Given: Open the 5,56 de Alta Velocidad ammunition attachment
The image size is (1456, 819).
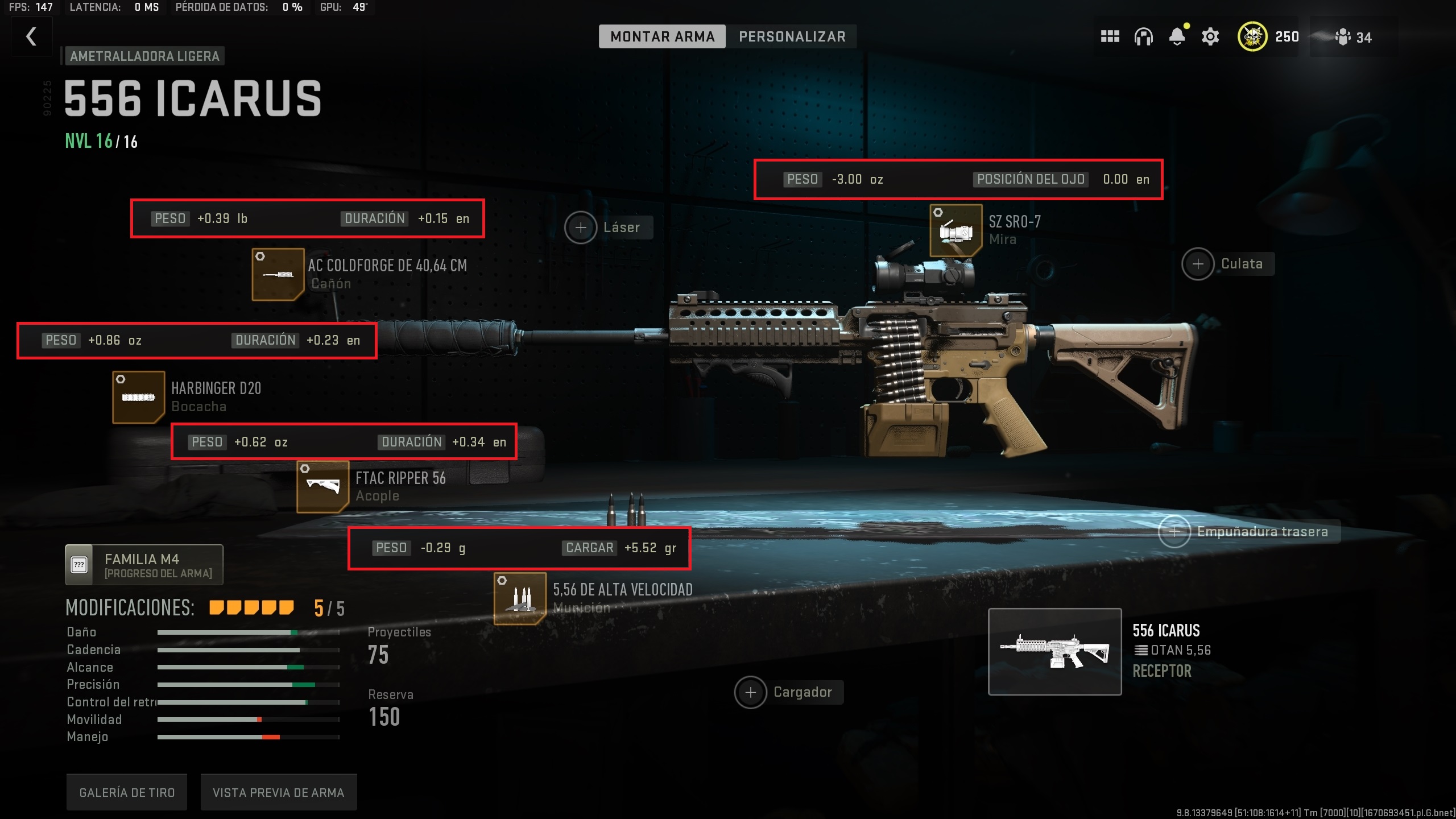Looking at the screenshot, I should click(x=520, y=598).
